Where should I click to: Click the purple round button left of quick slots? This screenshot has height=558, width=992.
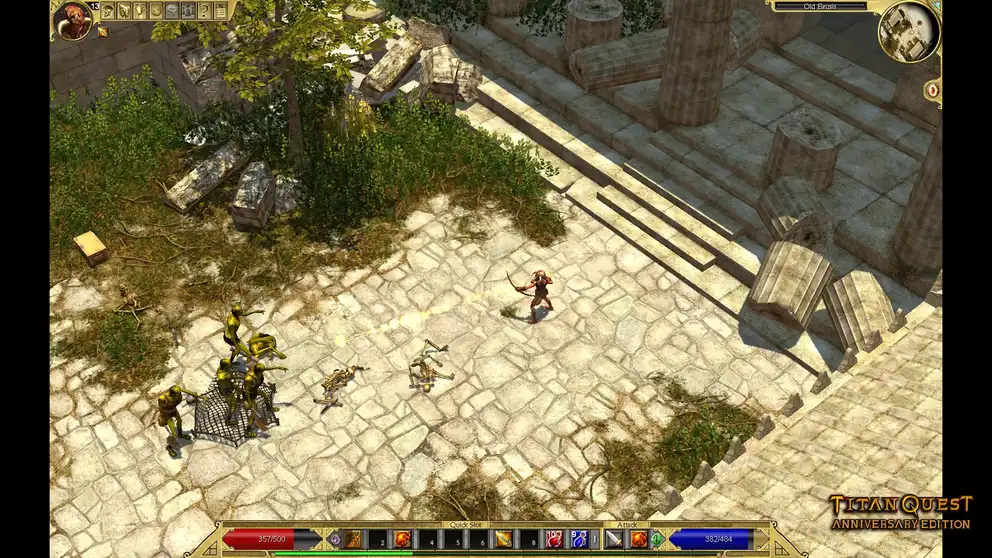point(334,539)
